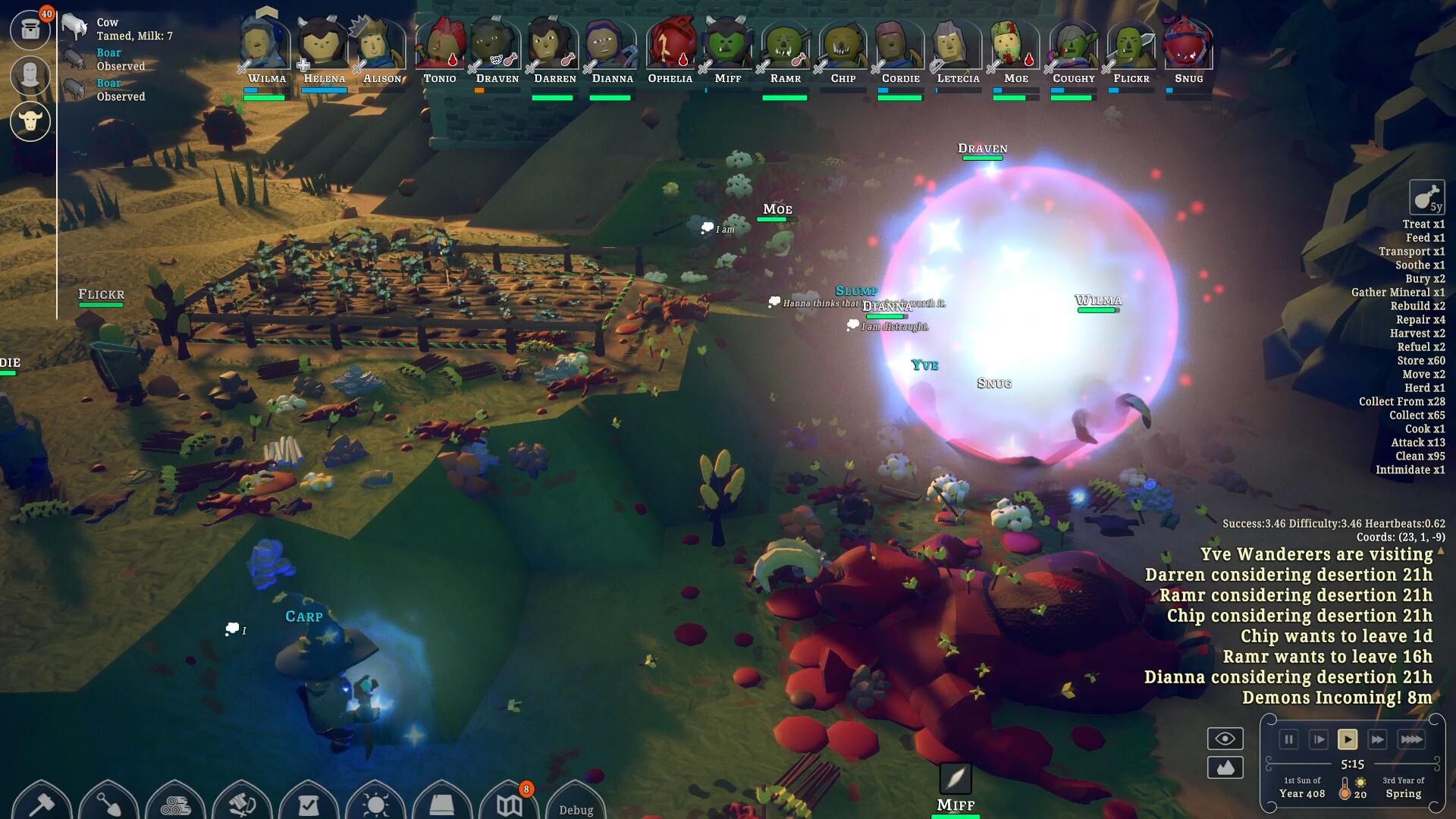This screenshot has width=1456, height=819.
Task: Click the slow step-play speed button
Action: pos(1319,739)
